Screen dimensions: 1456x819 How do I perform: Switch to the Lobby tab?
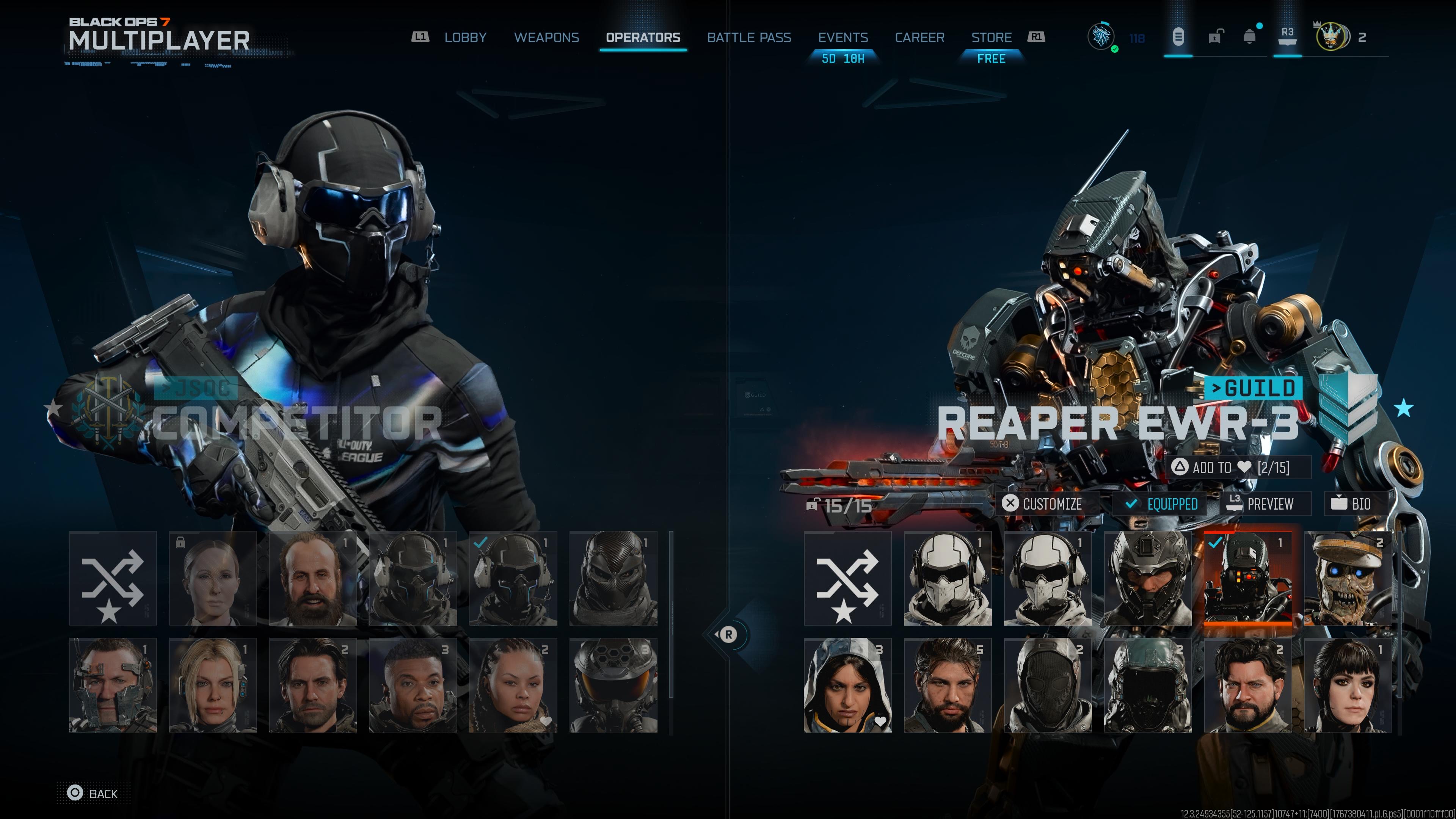[x=464, y=37]
